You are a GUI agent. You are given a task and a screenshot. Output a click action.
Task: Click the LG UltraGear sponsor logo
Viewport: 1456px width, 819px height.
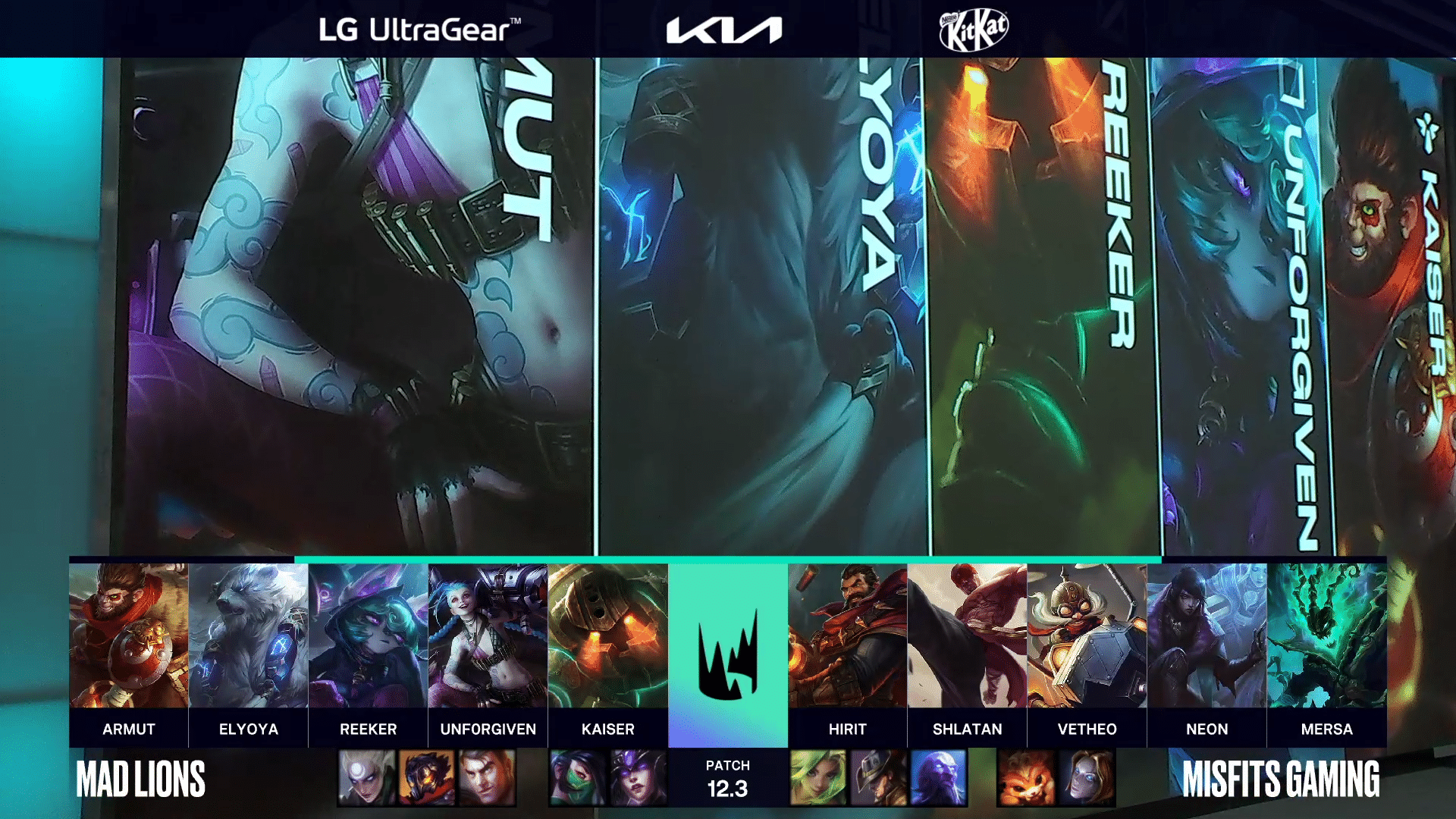coord(419,30)
